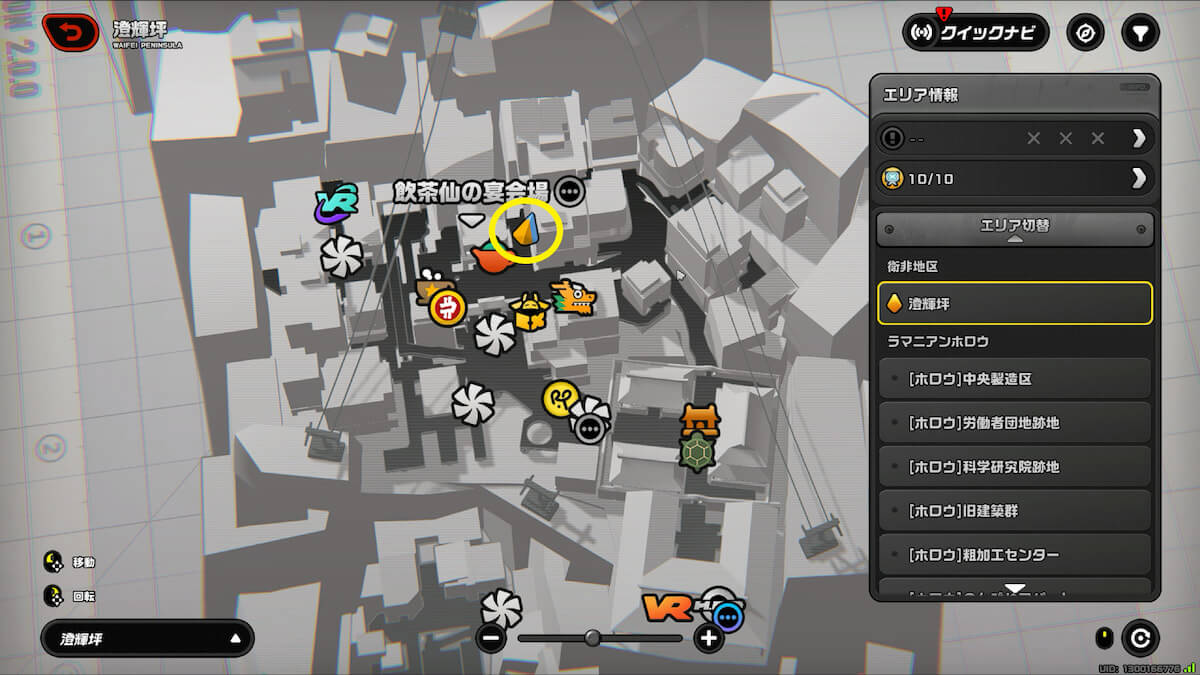Expand the 10/10 collectibles row
The image size is (1200, 675).
point(1014,178)
